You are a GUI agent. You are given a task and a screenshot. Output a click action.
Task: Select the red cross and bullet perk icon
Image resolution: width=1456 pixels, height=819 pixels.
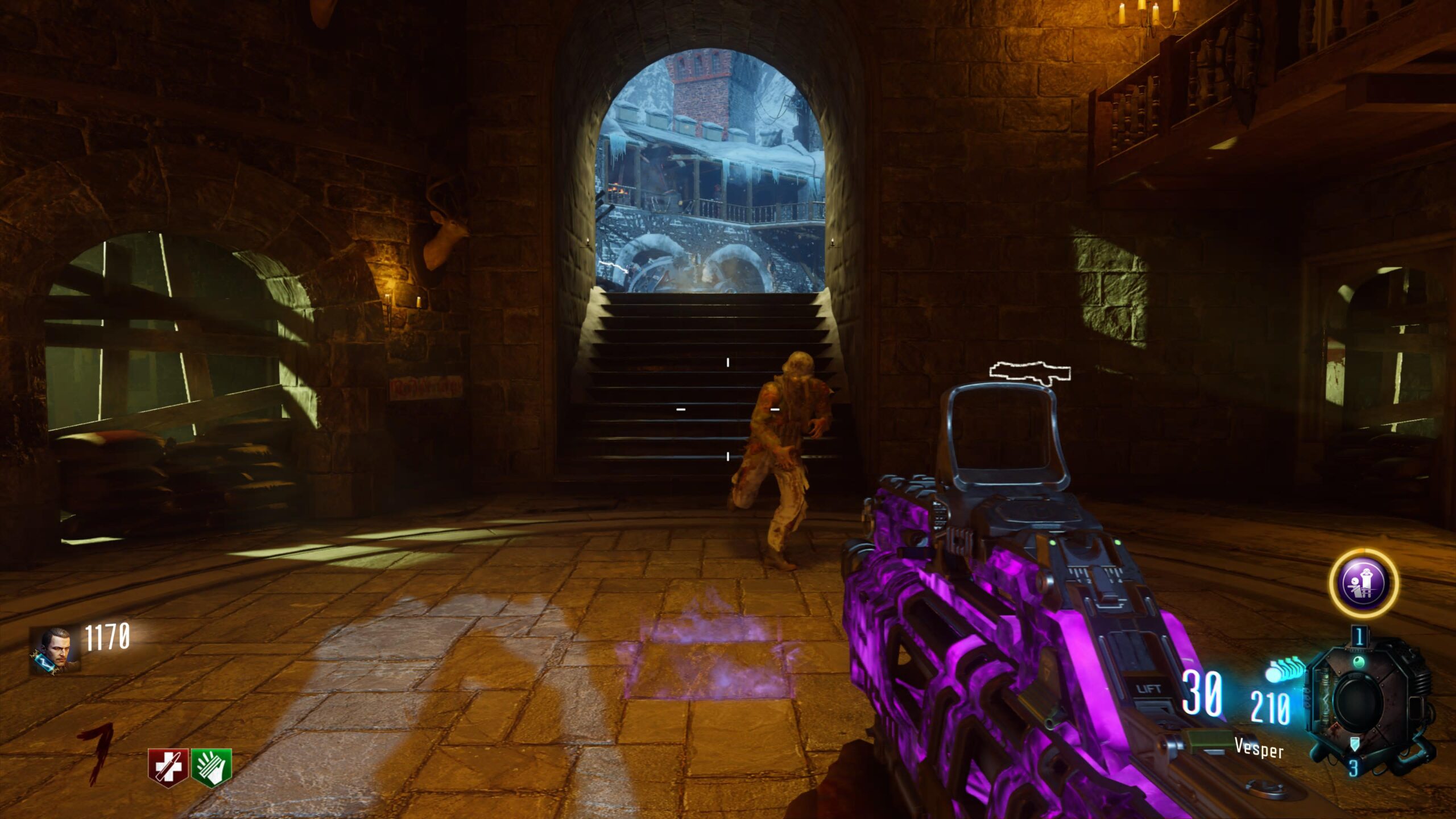click(168, 767)
